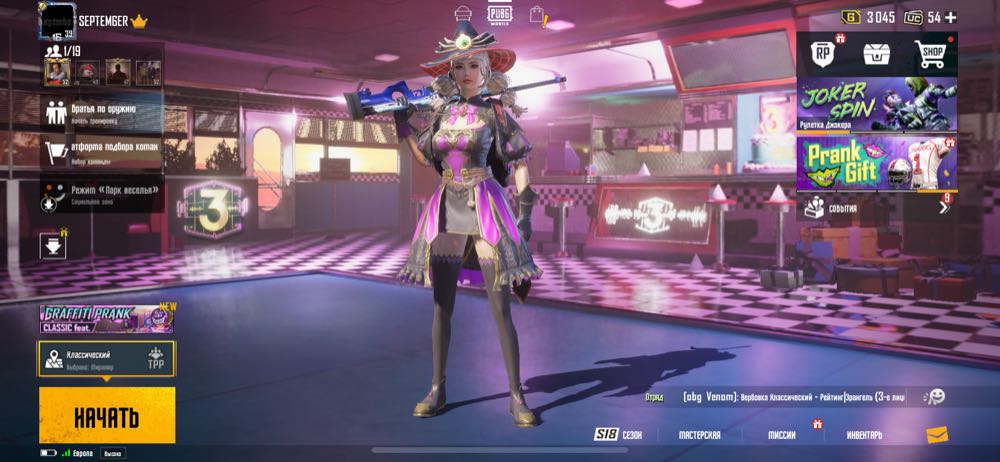Open the Joker Spin event banner
The image size is (1000, 462).
coord(876,105)
